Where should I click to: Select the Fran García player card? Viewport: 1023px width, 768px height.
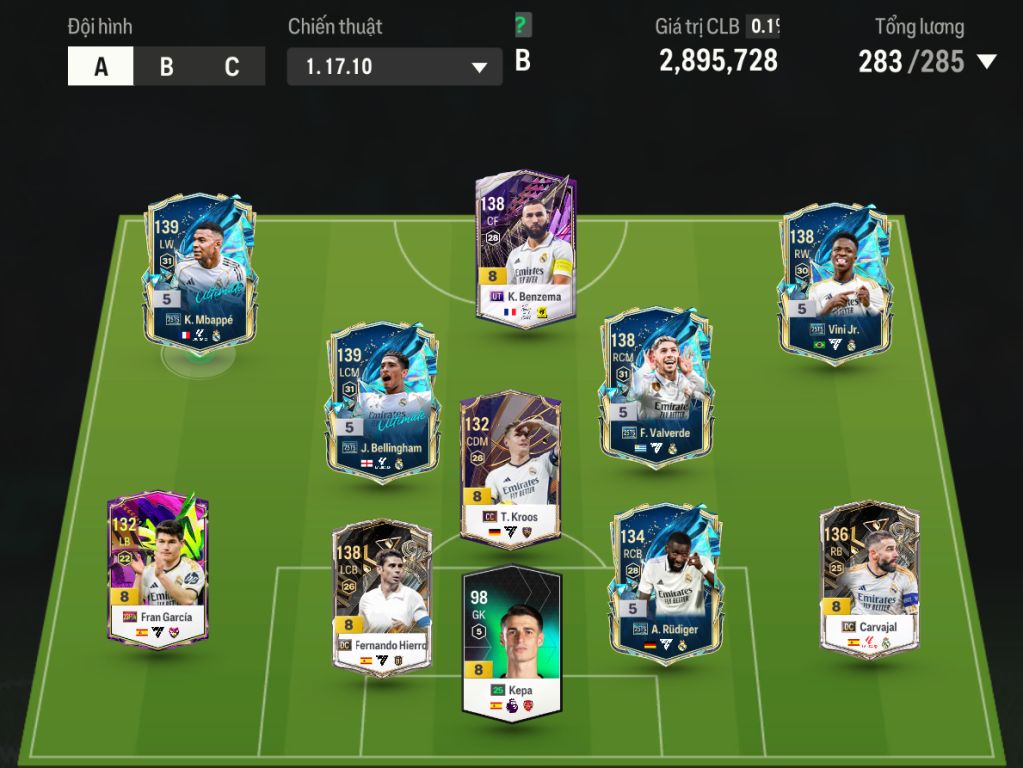(158, 568)
